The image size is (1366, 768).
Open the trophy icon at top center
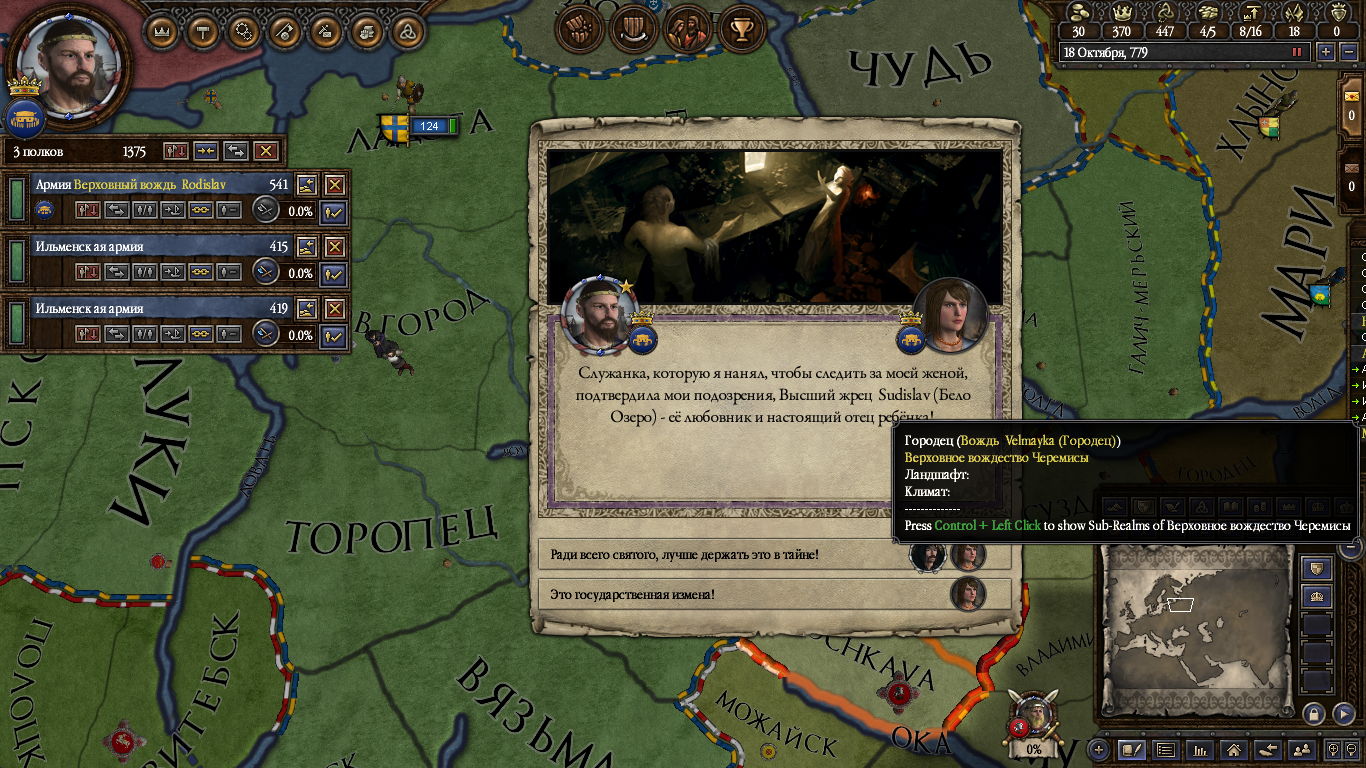[x=741, y=32]
